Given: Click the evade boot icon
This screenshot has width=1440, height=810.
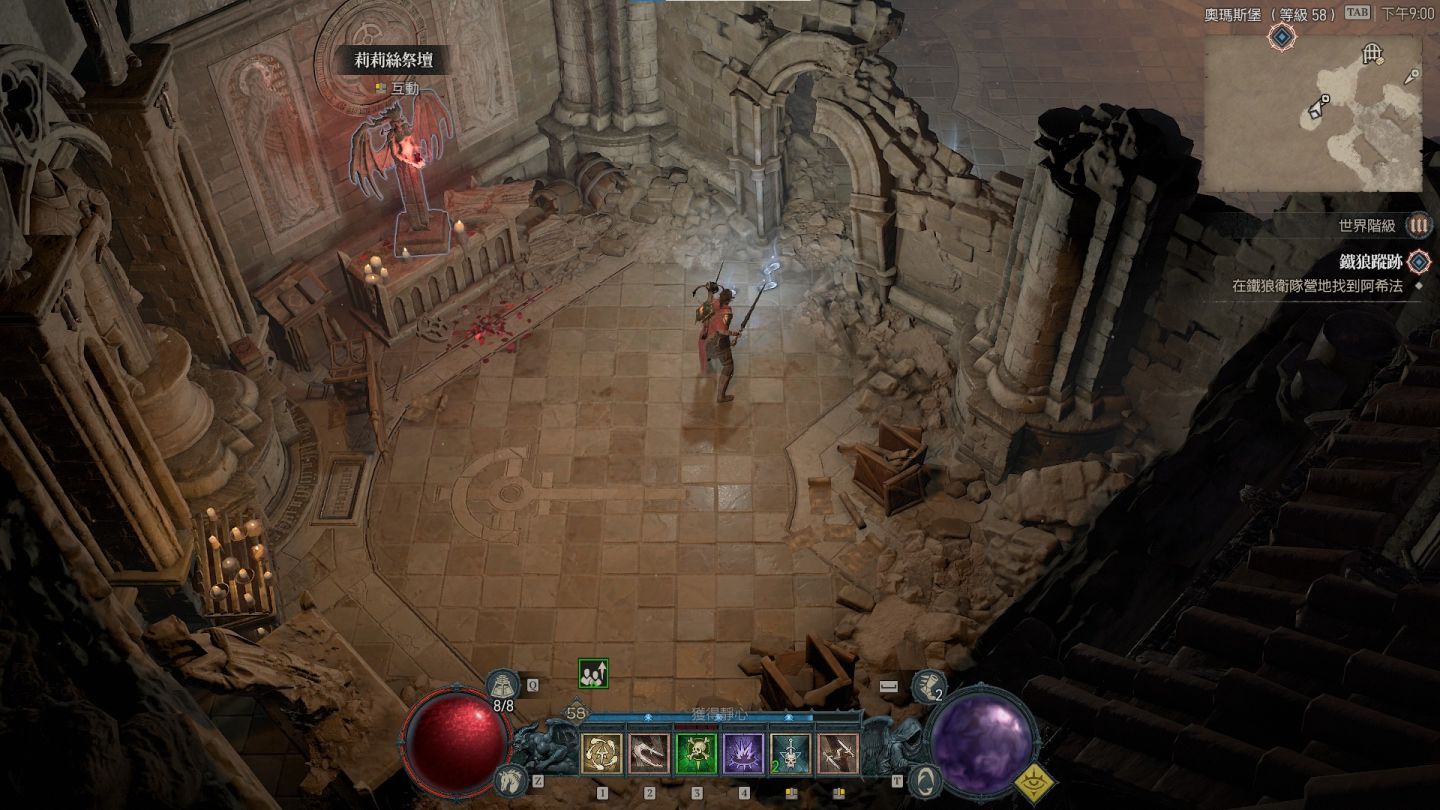Looking at the screenshot, I should pyautogui.click(x=928, y=686).
